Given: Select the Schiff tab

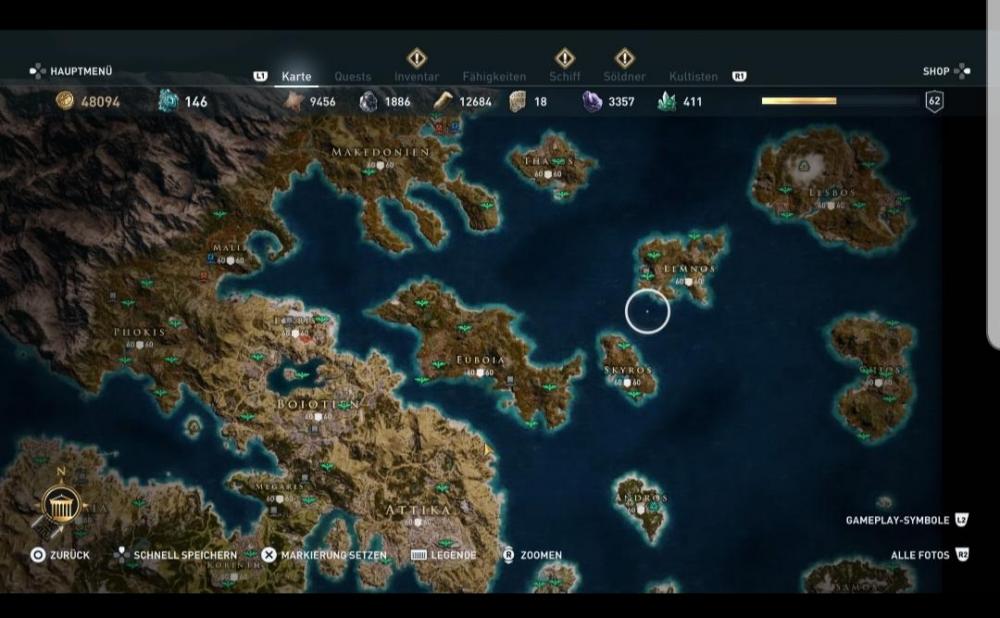Looking at the screenshot, I should [x=565, y=76].
